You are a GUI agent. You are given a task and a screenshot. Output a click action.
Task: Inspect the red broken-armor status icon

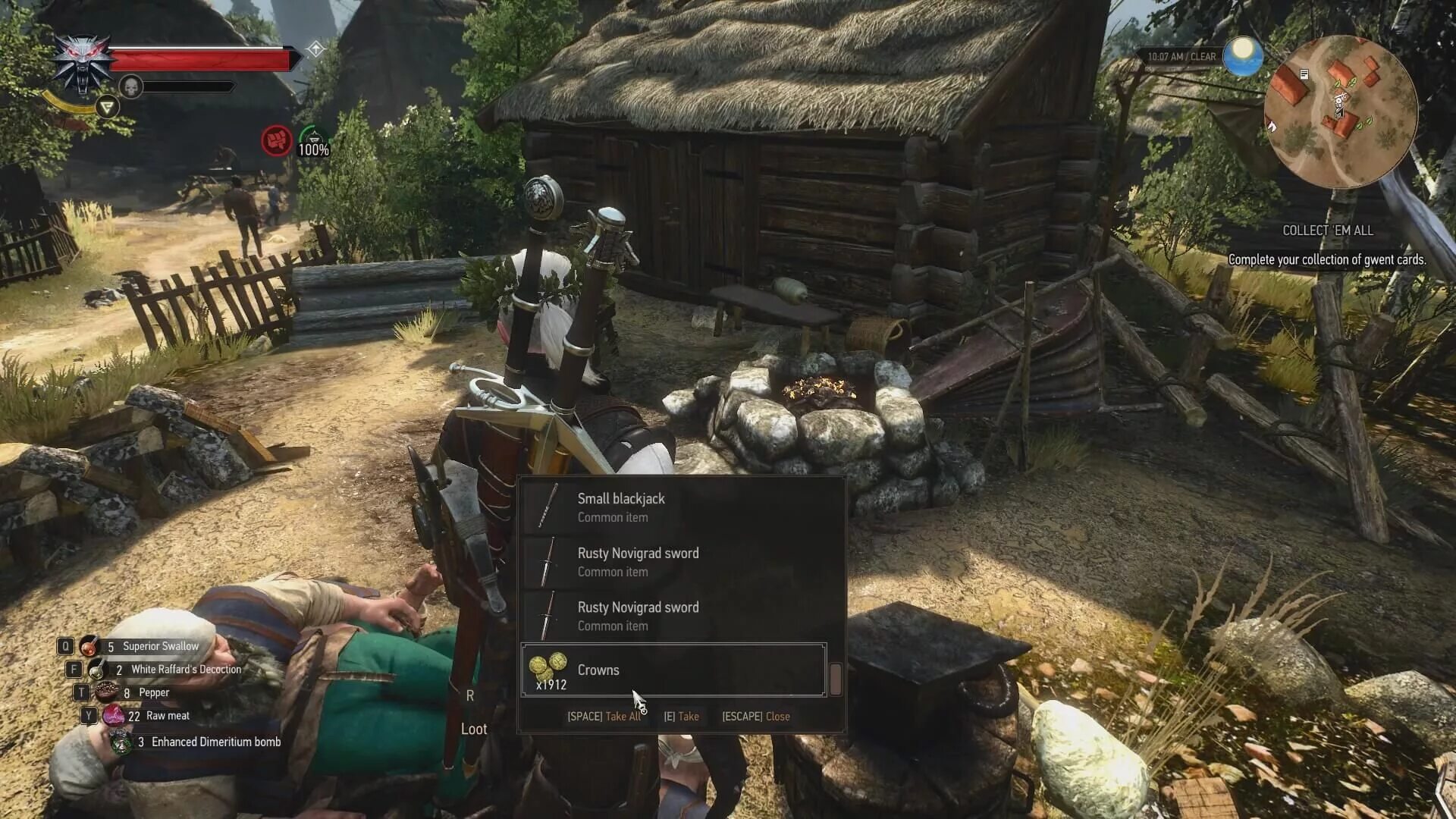pyautogui.click(x=277, y=141)
